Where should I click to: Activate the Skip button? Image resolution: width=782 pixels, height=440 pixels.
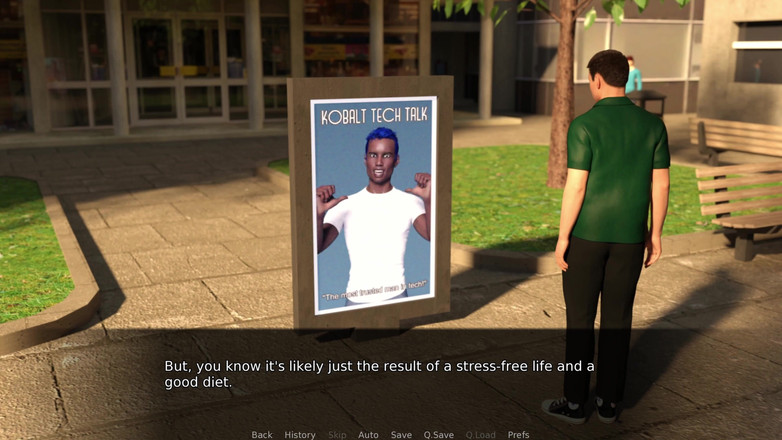point(337,435)
